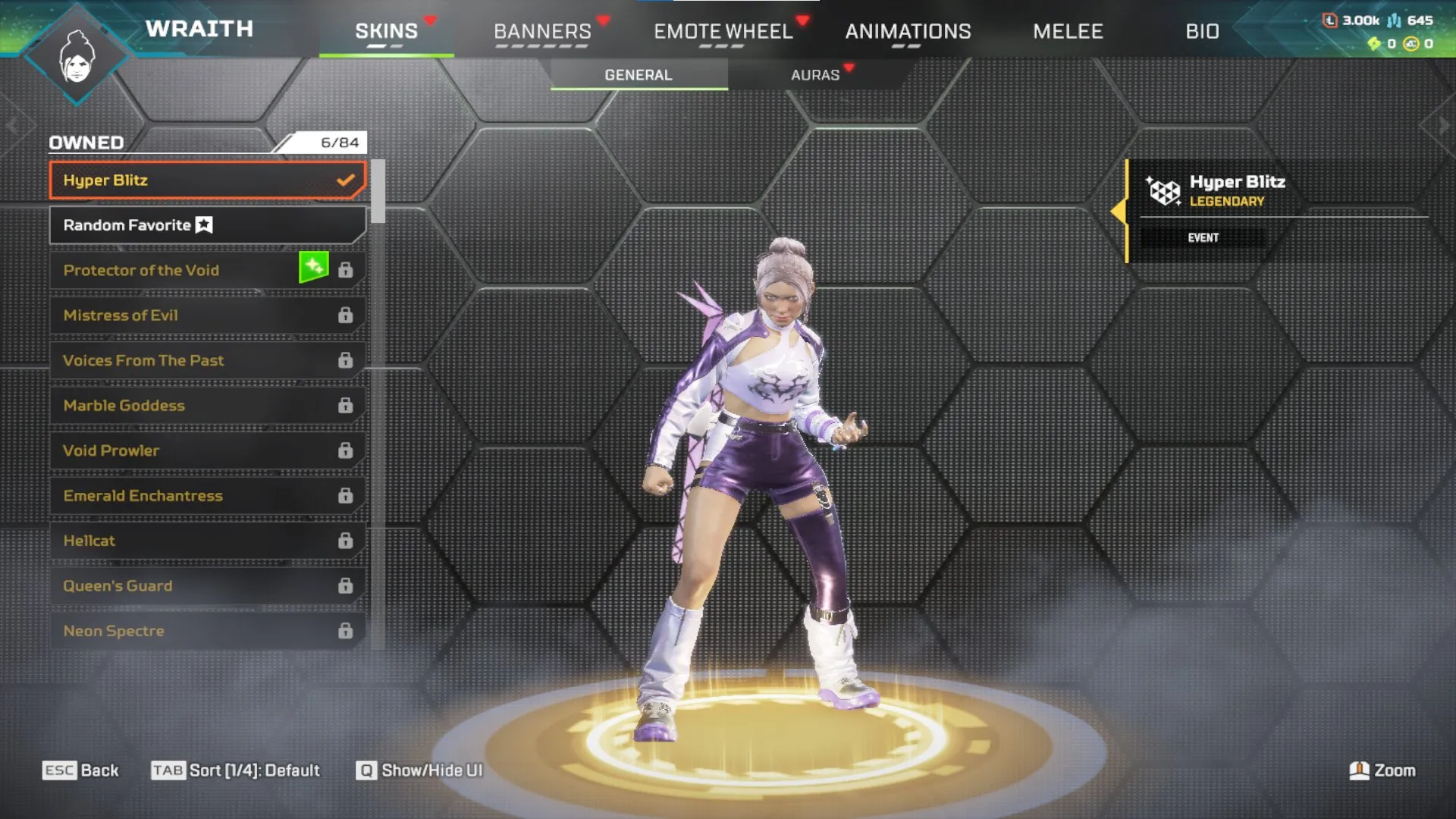Viewport: 1456px width, 819px height.
Task: Open the BANNERS tab
Action: pyautogui.click(x=542, y=31)
